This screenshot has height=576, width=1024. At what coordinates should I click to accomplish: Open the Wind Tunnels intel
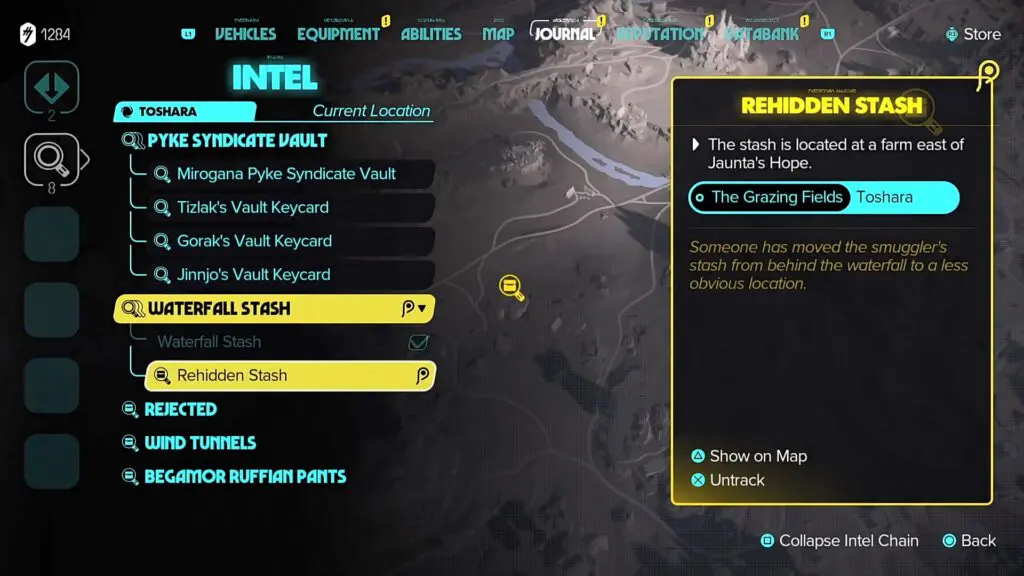pyautogui.click(x=199, y=443)
